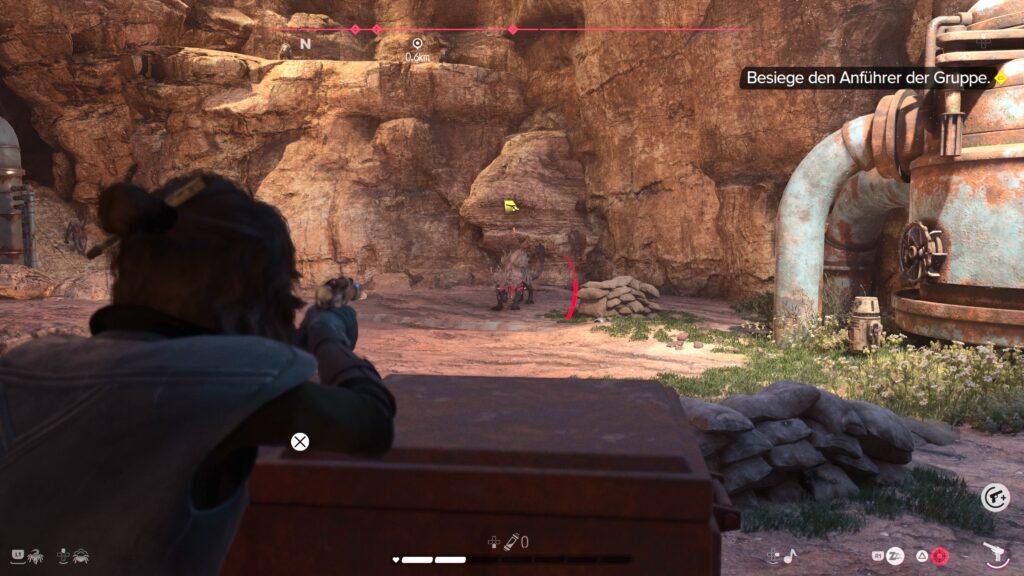Activate the adrenaline rush pistol icon
The height and width of the screenshot is (576, 1024).
pyautogui.click(x=994, y=497)
